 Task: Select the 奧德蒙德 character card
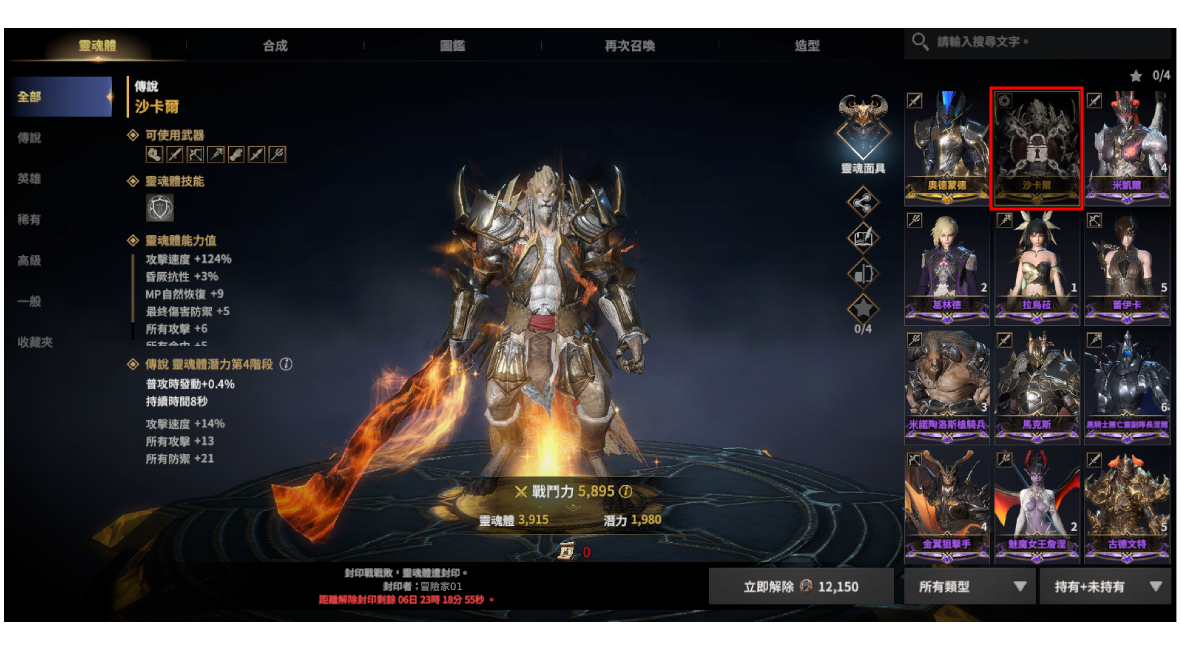[x=947, y=148]
